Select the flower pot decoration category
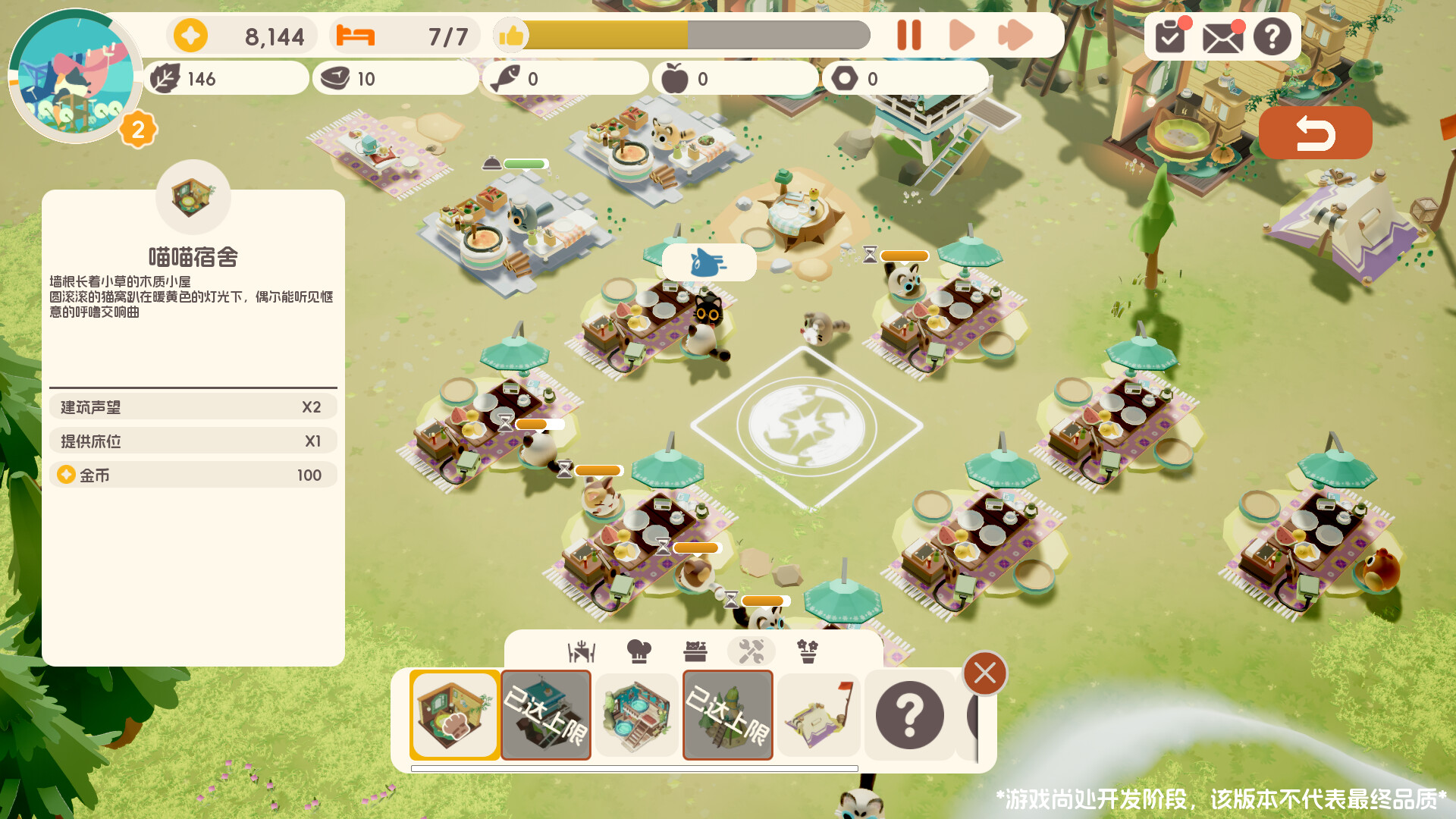The width and height of the screenshot is (1456, 819). [808, 650]
